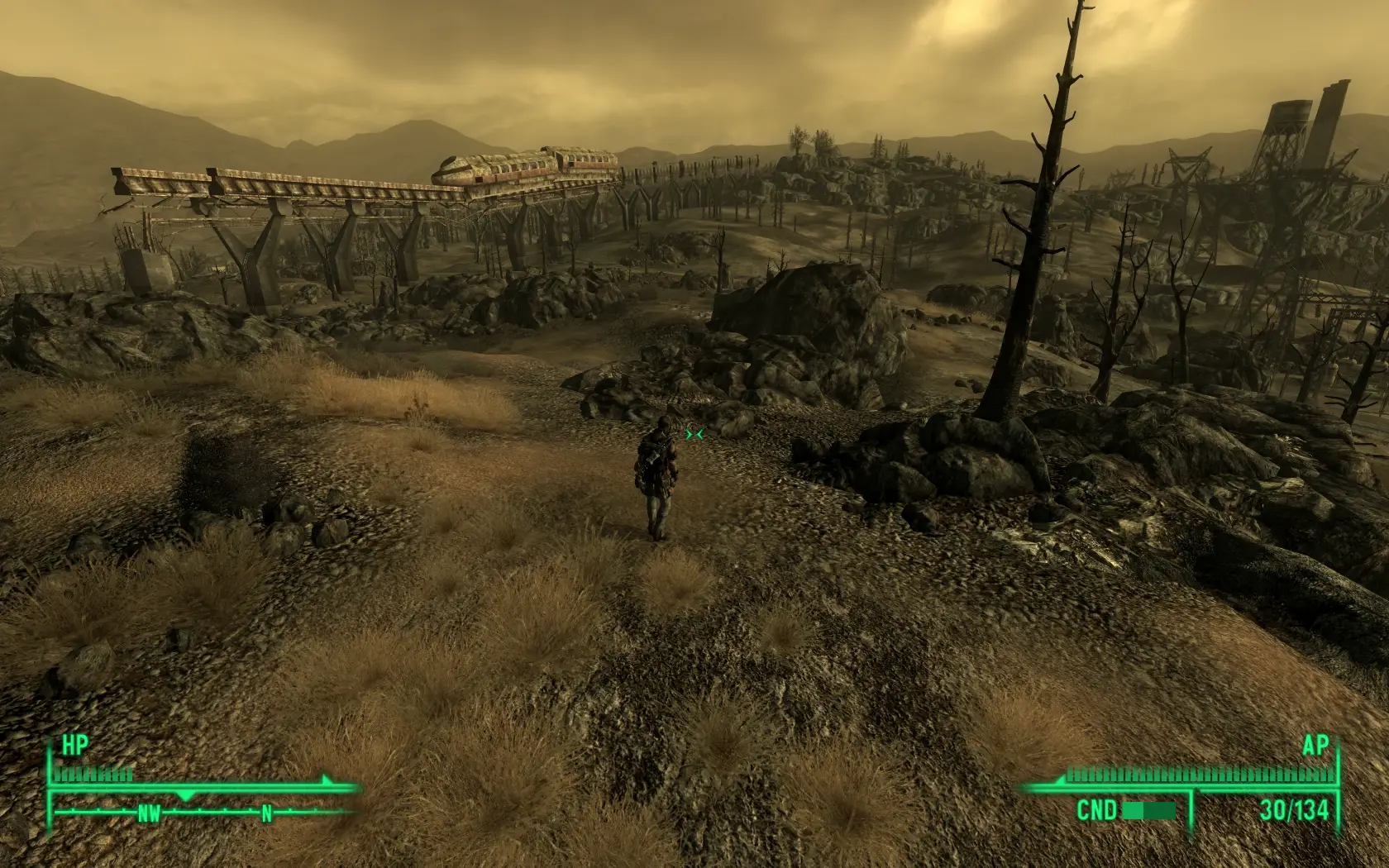Click the downward quest triangle above the compass
Viewport: 1389px width, 868px height.
tap(186, 795)
